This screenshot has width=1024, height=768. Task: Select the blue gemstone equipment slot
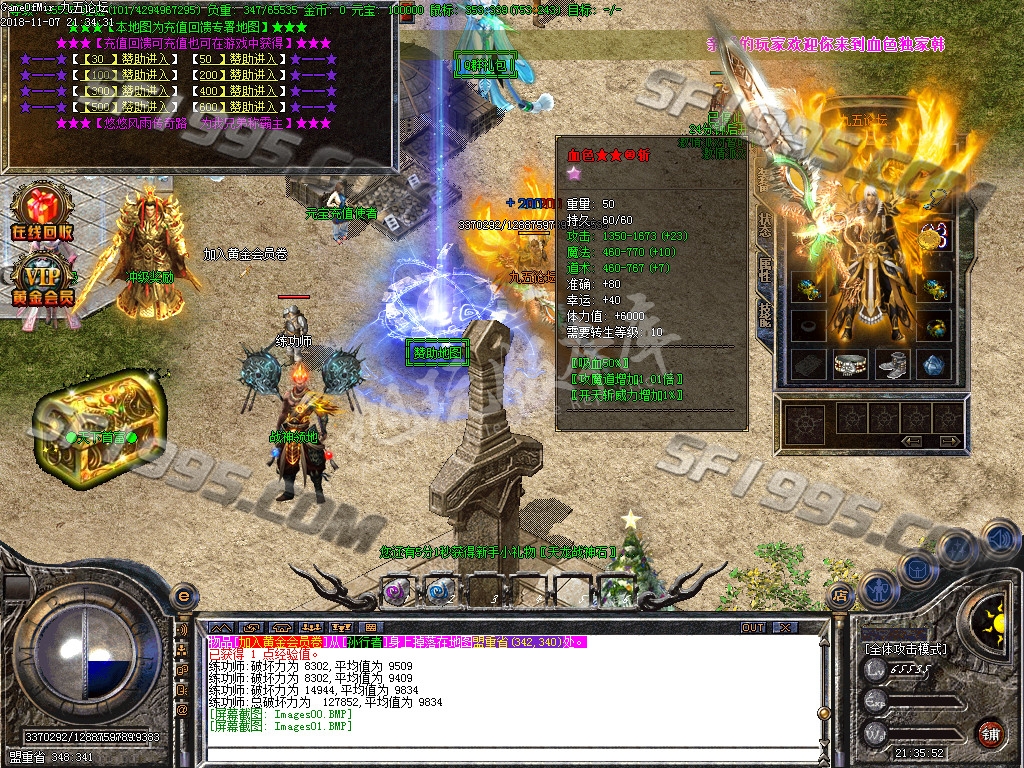(932, 364)
